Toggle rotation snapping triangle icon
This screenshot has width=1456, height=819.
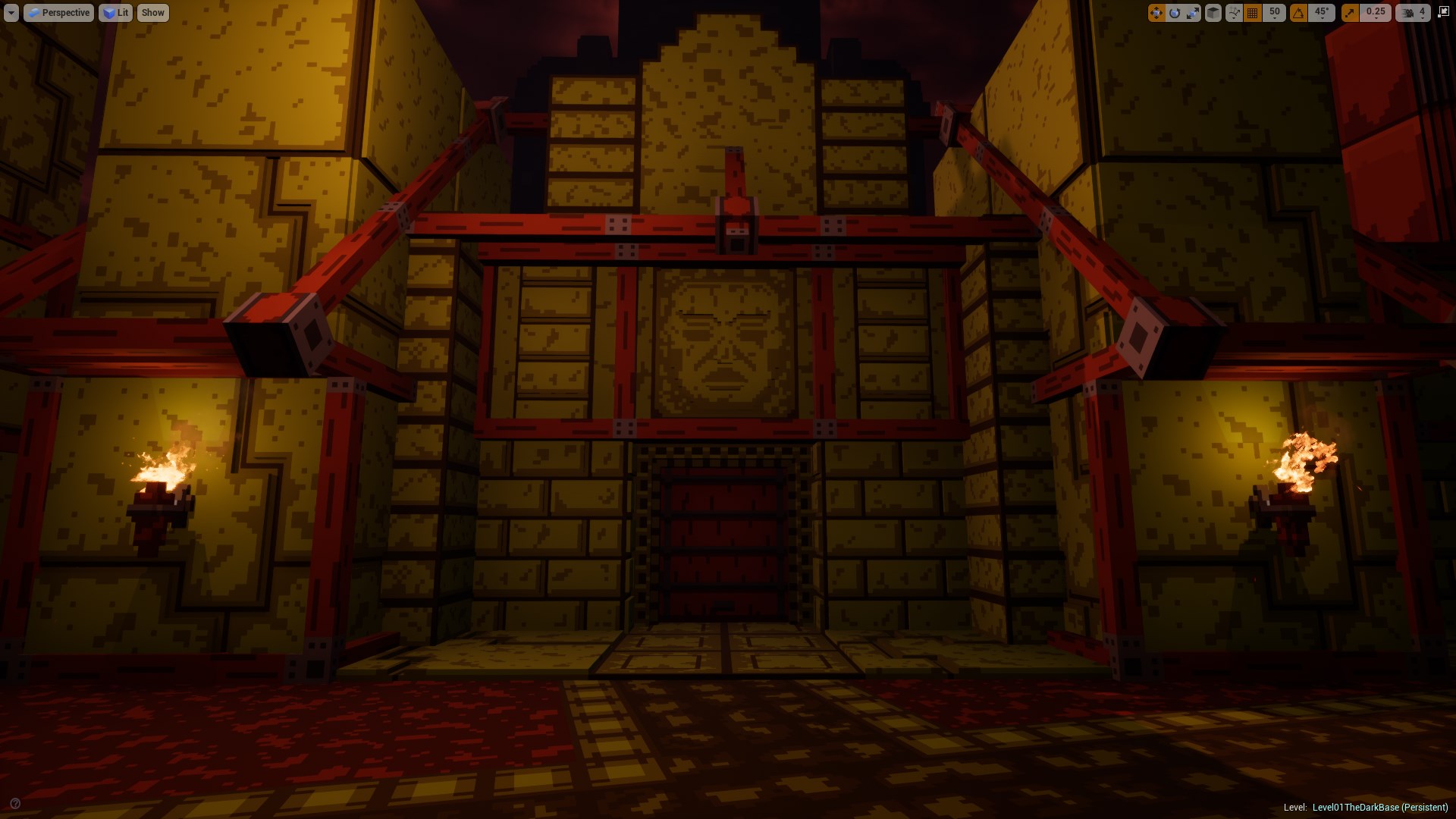1299,13
